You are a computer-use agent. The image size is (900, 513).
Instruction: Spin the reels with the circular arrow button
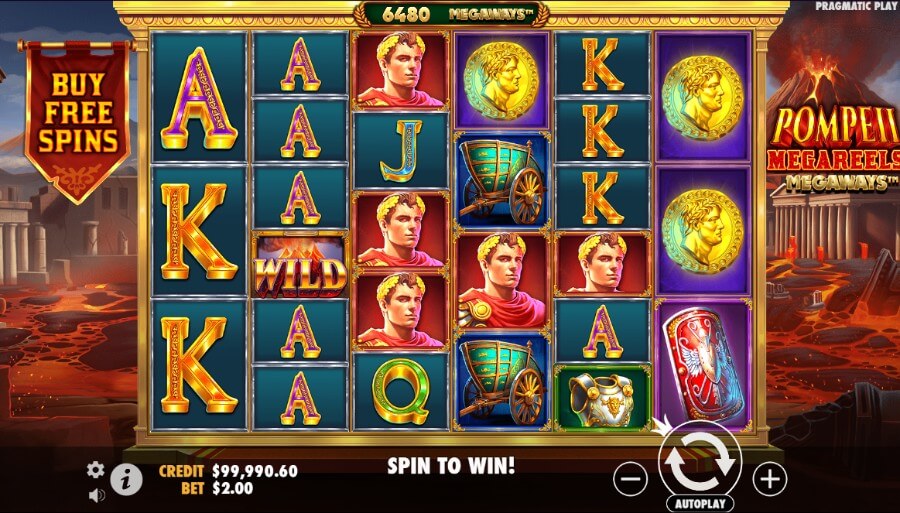click(699, 459)
